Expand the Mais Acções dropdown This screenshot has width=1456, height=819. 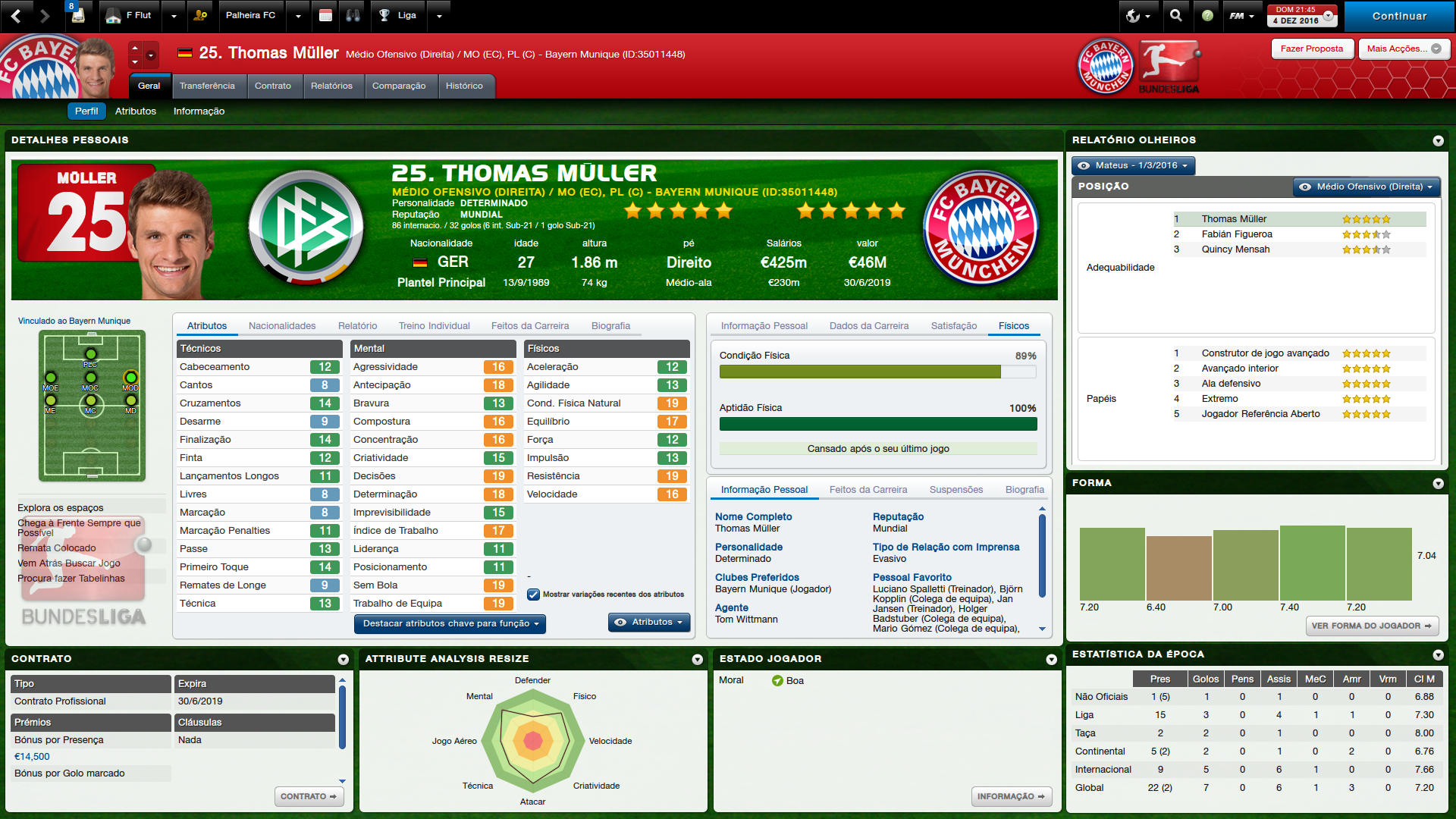tap(1403, 49)
